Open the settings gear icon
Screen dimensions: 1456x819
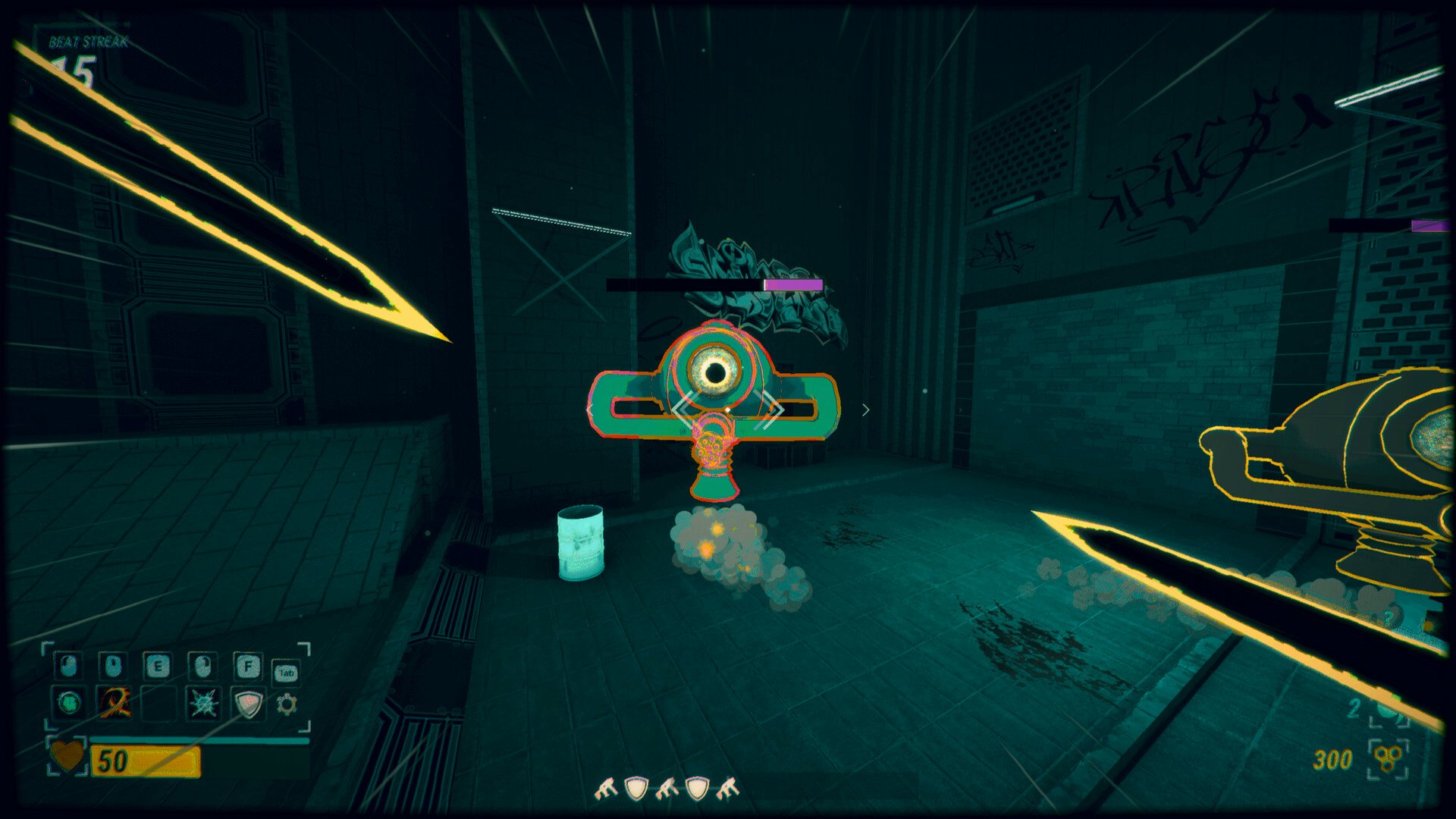point(287,703)
